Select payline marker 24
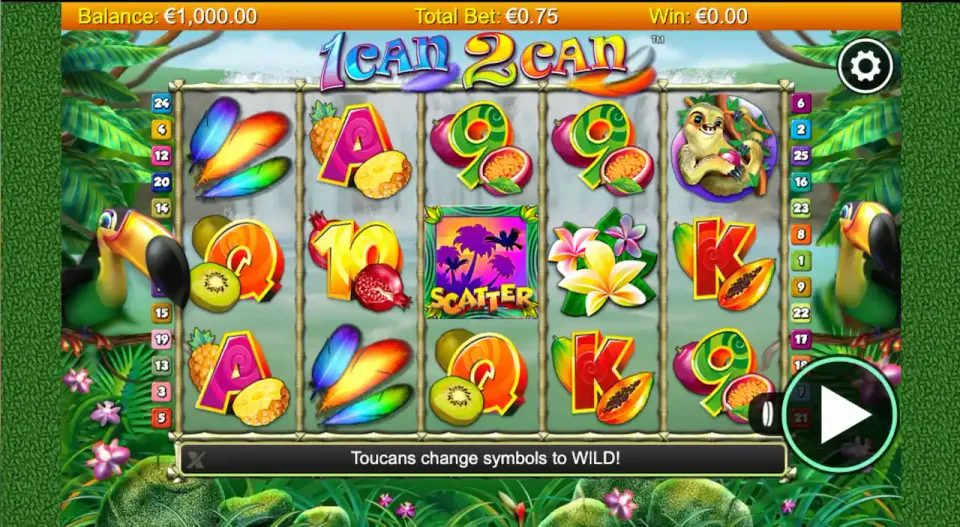 [161, 103]
